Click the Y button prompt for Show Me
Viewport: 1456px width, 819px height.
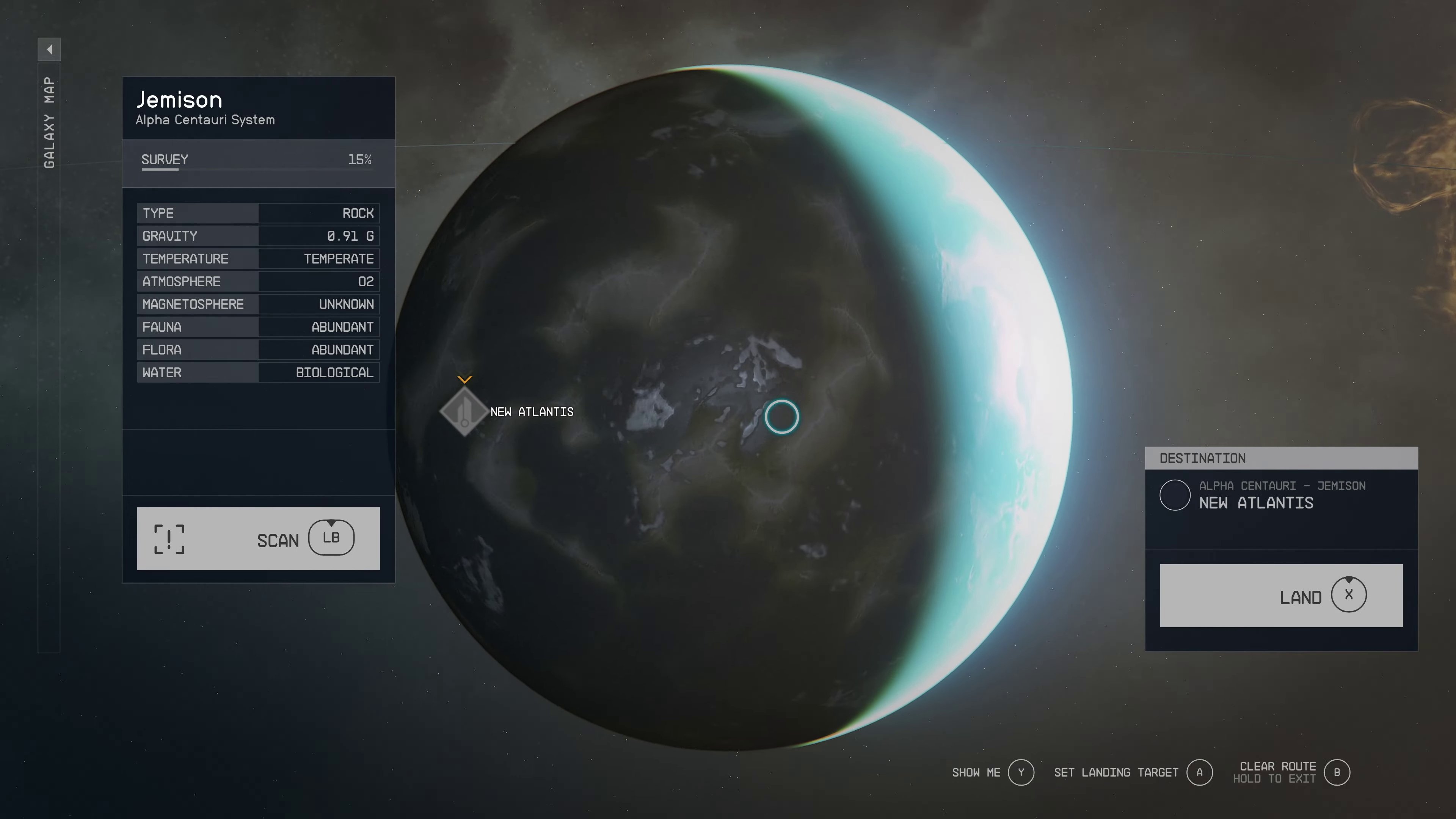pos(1021,772)
